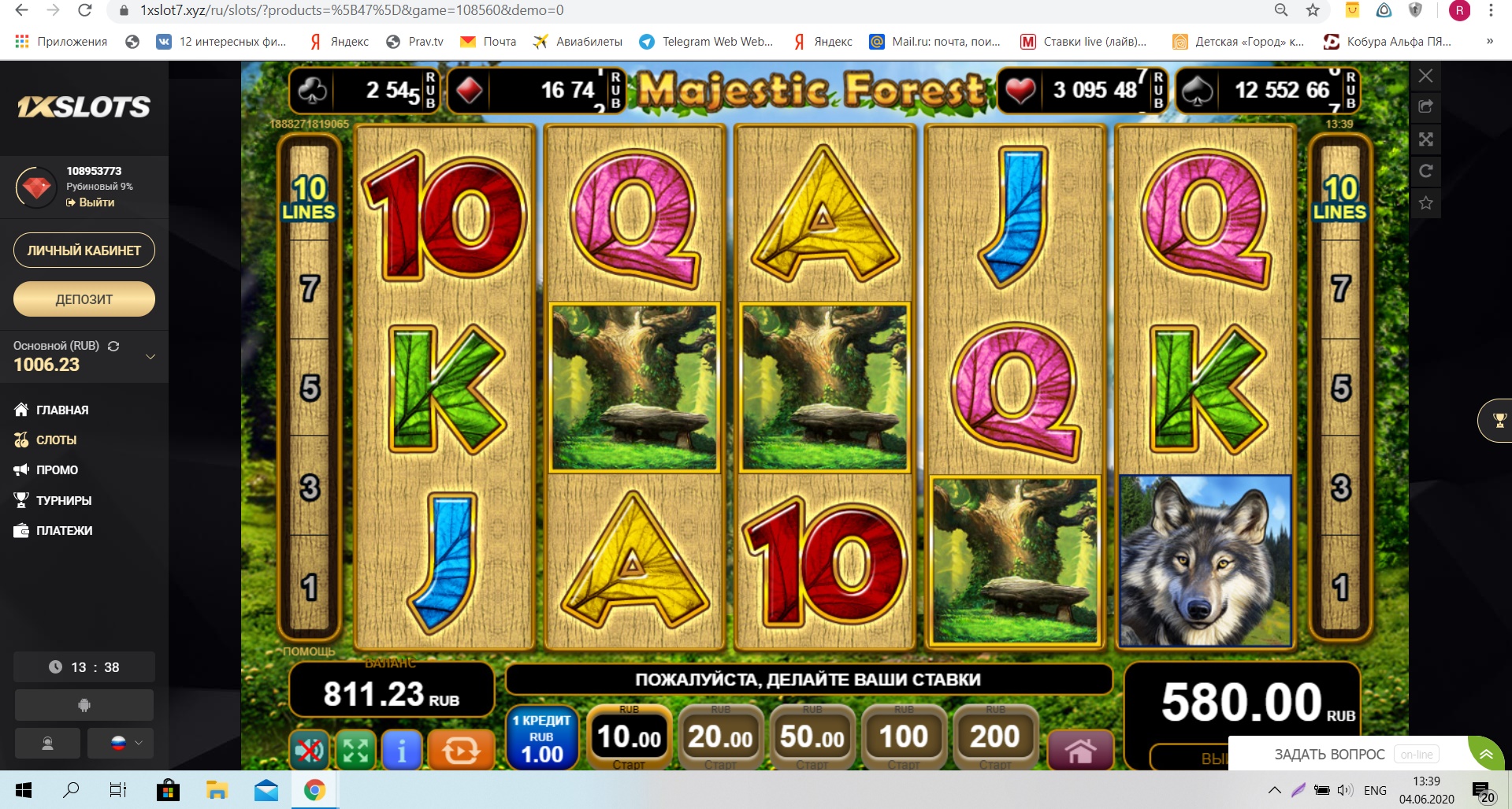Expand the main RUB balance dropdown
This screenshot has width=1512, height=809.
click(x=150, y=357)
